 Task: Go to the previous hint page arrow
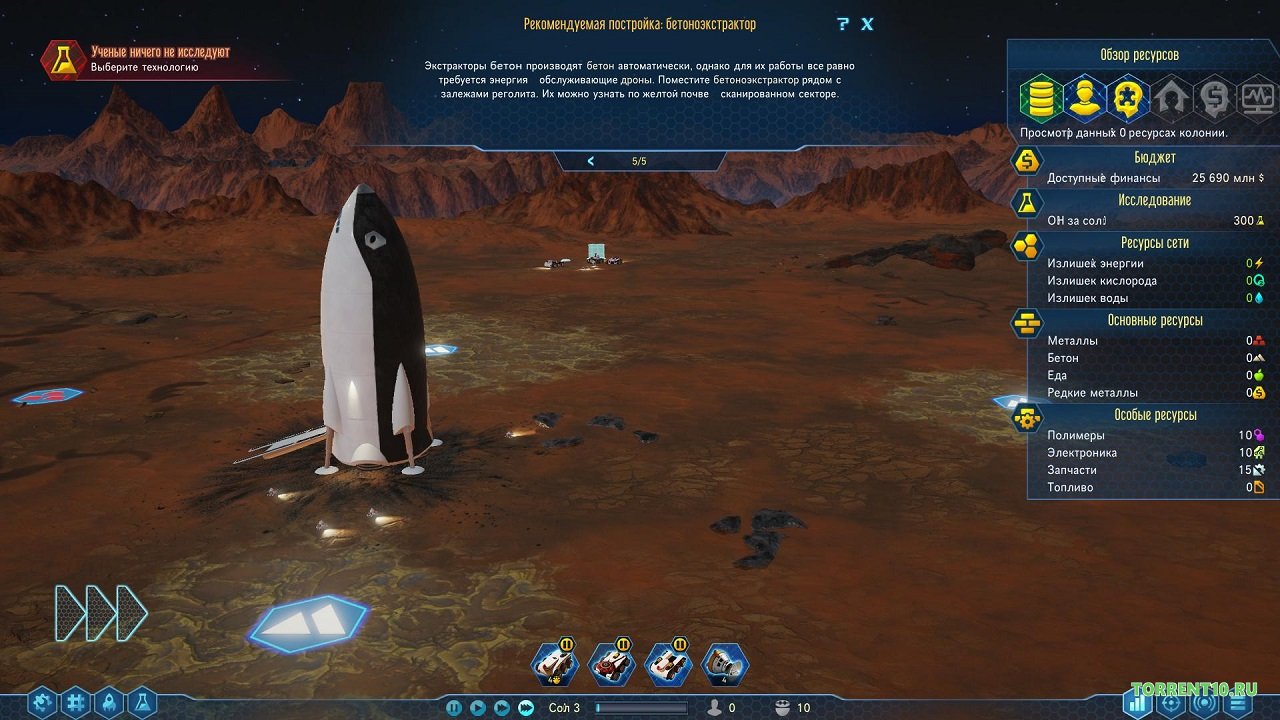pyautogui.click(x=591, y=161)
